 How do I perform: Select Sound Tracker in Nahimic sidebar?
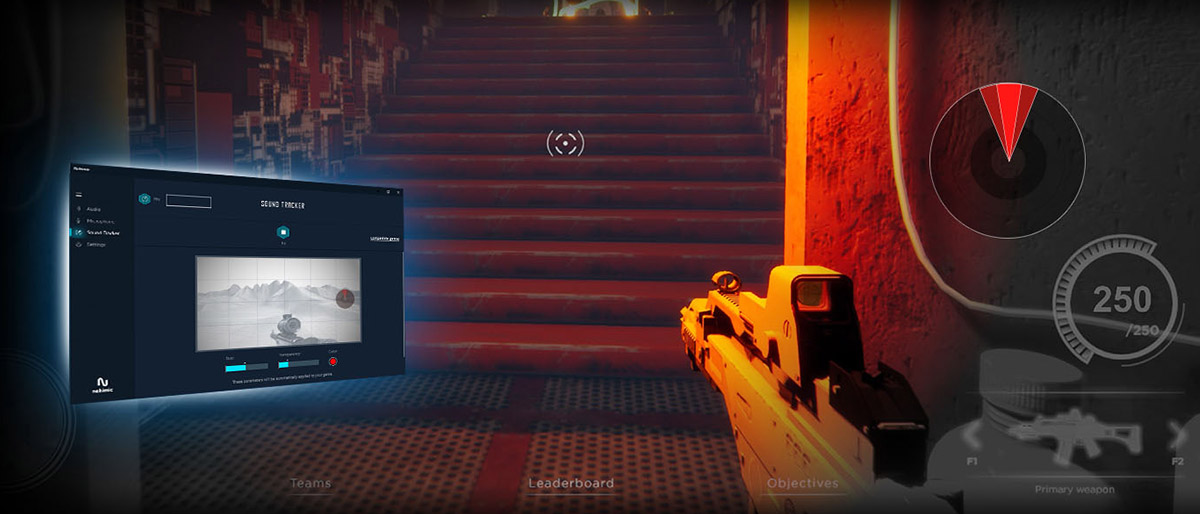coord(102,232)
